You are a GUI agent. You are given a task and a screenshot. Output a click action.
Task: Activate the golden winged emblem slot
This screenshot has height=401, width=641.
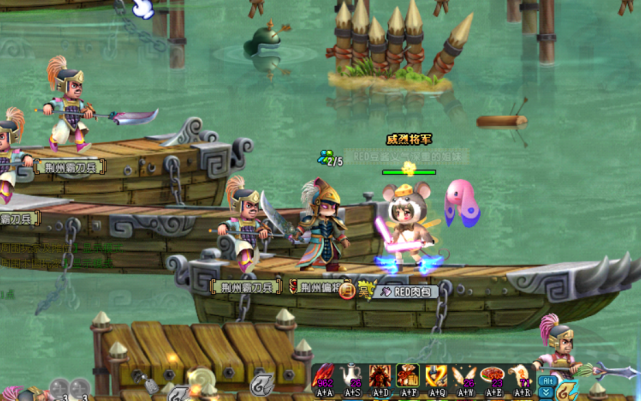tap(437, 377)
